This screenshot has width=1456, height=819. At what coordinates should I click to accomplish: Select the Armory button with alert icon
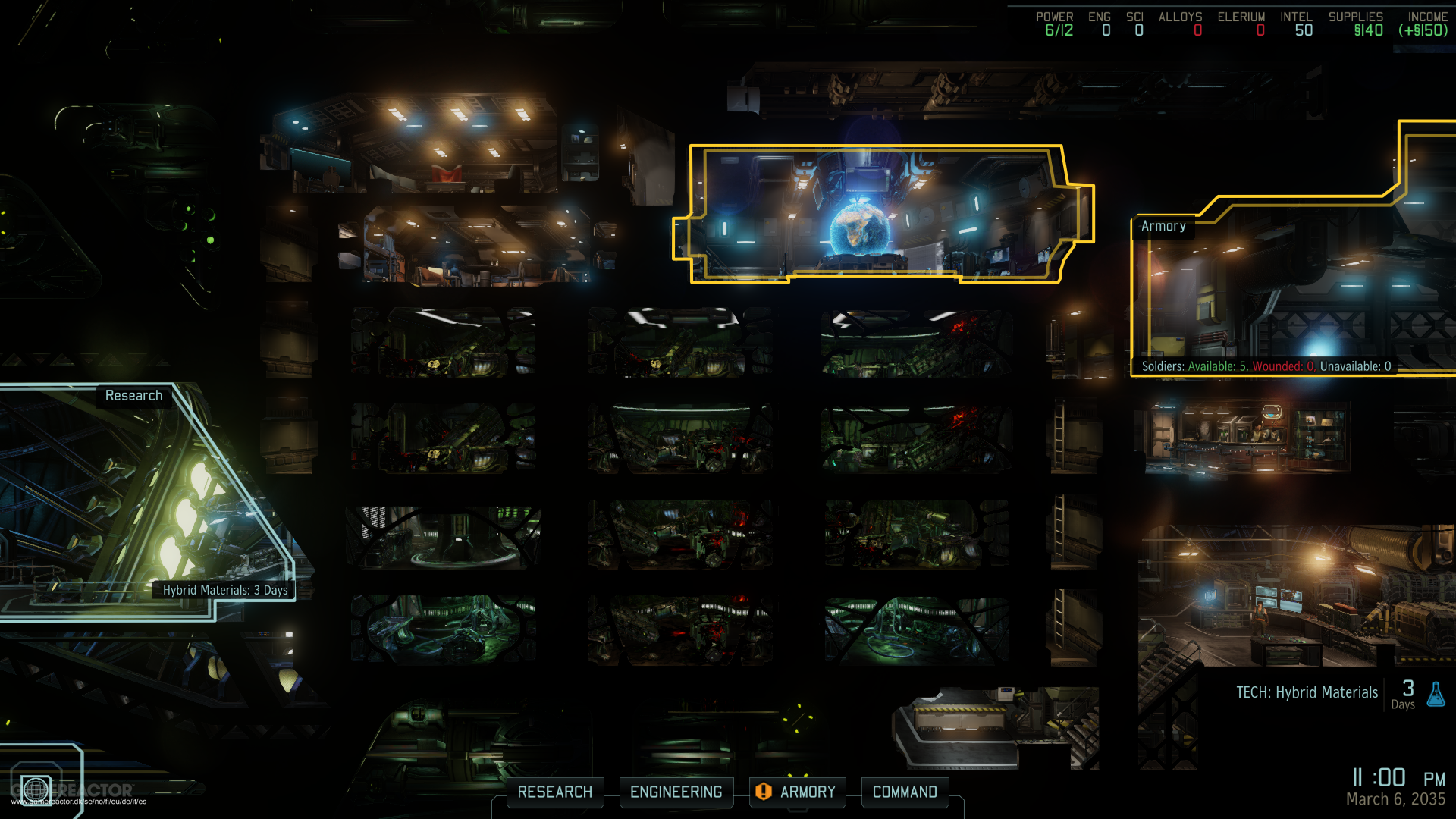tap(797, 792)
